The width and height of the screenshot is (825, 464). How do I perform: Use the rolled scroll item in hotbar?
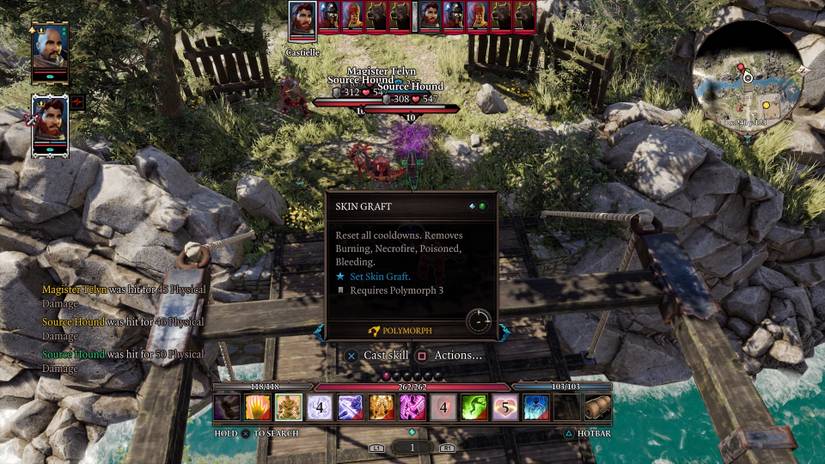(x=598, y=407)
